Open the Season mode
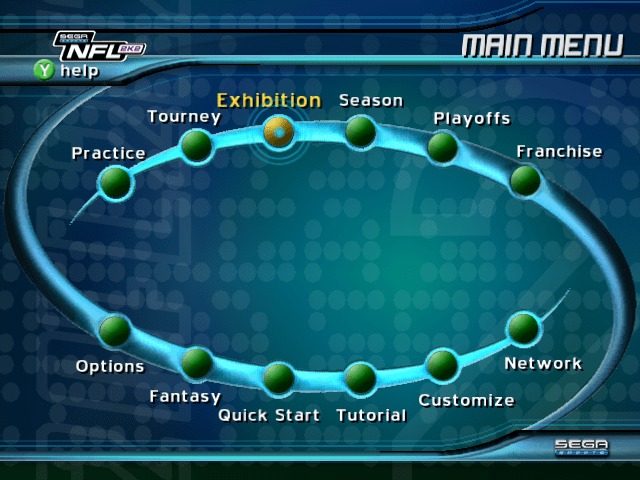Viewport: 640px width, 480px height. 360,130
